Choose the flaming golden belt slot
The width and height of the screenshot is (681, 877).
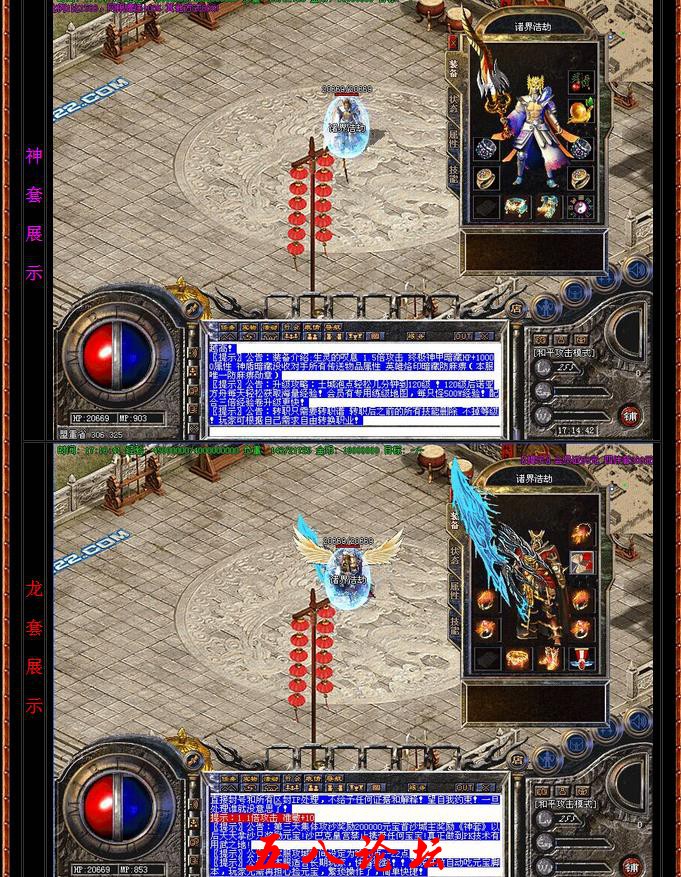click(x=517, y=658)
